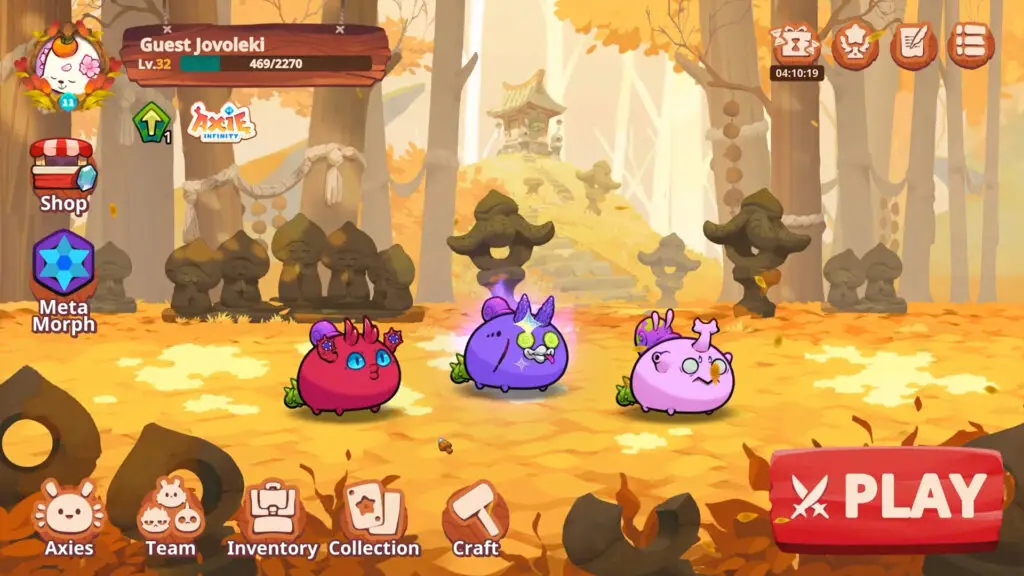Open the quill and paper missions icon
Screen dimensions: 1024x576
[913, 45]
